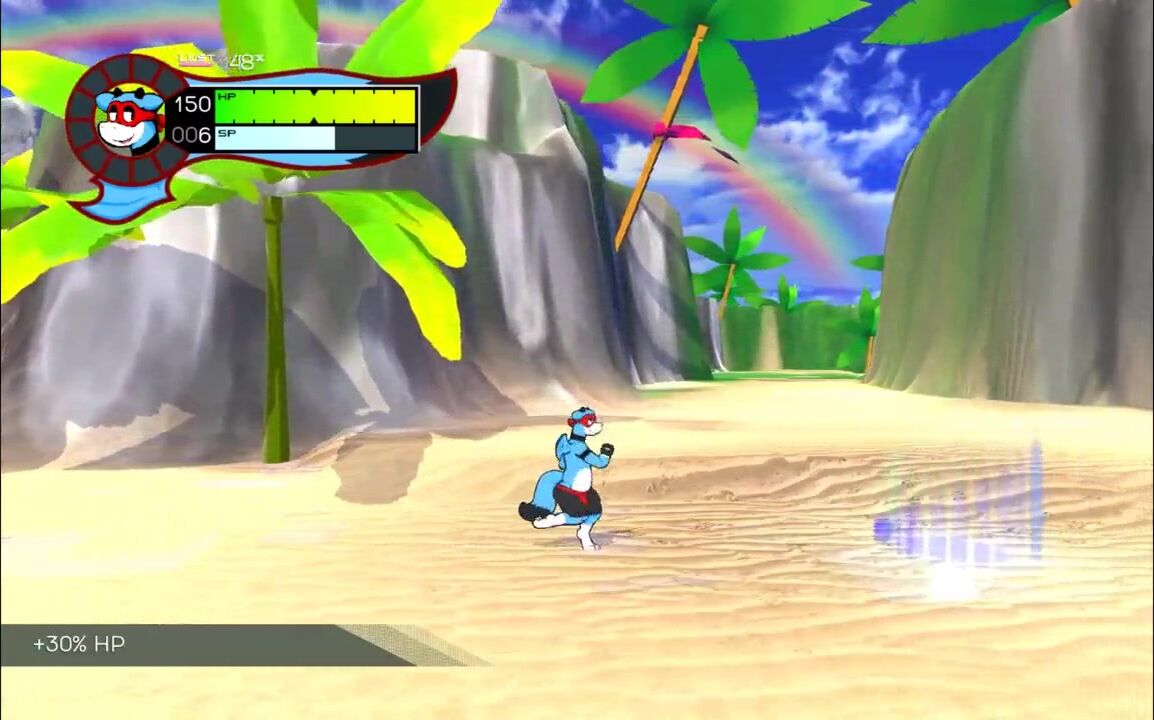1154x720 pixels.
Task: Click the blue character portrait icon
Action: 129,118
